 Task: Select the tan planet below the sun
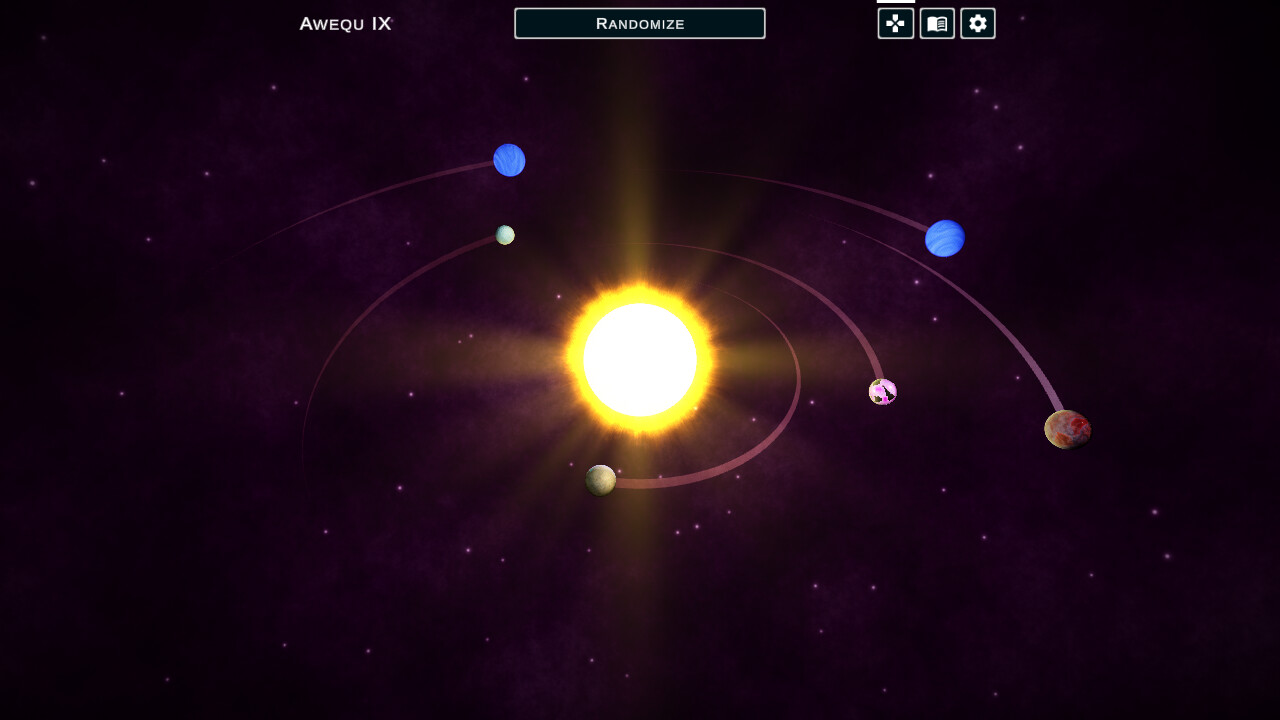point(601,481)
